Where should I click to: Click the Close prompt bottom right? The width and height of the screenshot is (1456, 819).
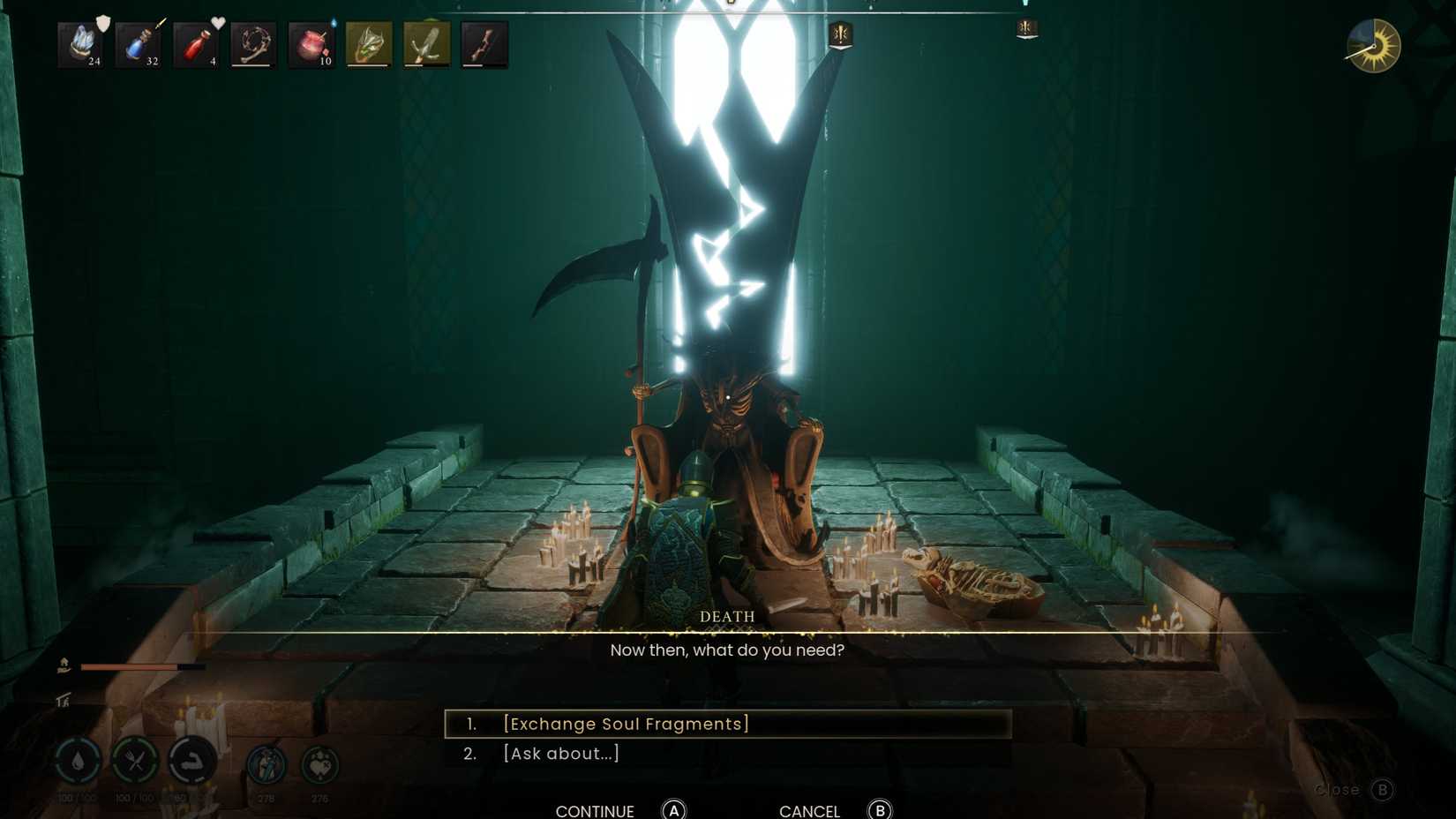pos(1340,790)
